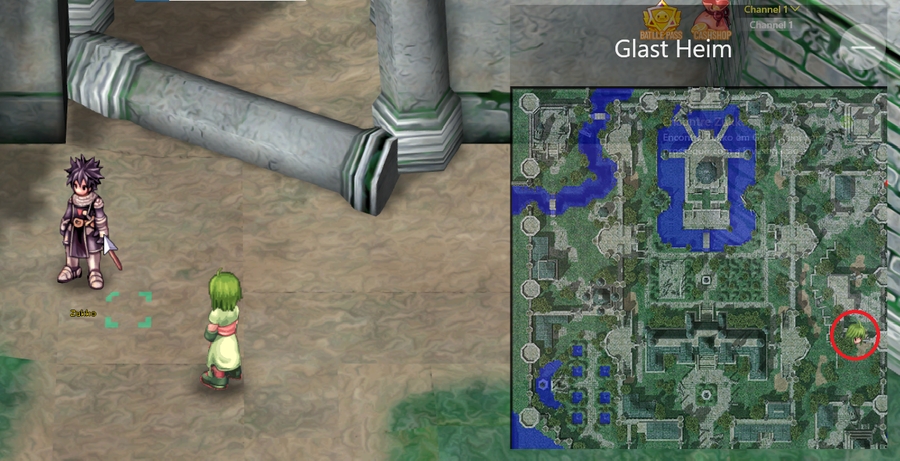Open the Battle Pass menu
Image resolution: width=900 pixels, height=461 pixels.
[660, 22]
